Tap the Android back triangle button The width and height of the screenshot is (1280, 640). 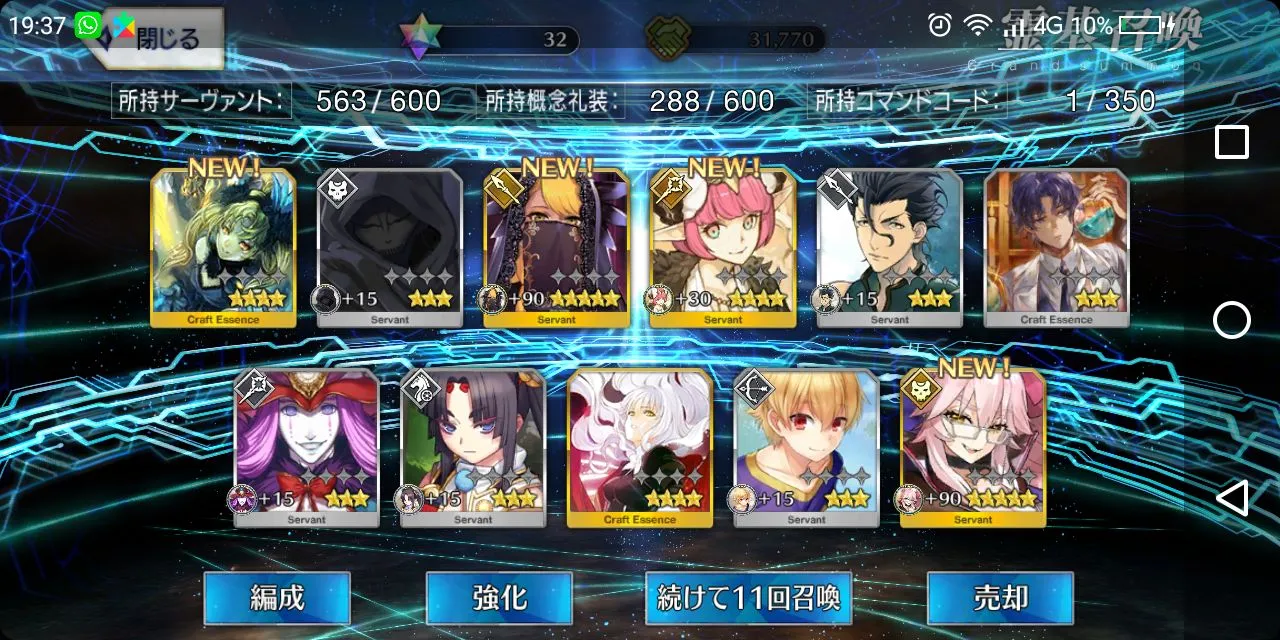1231,497
